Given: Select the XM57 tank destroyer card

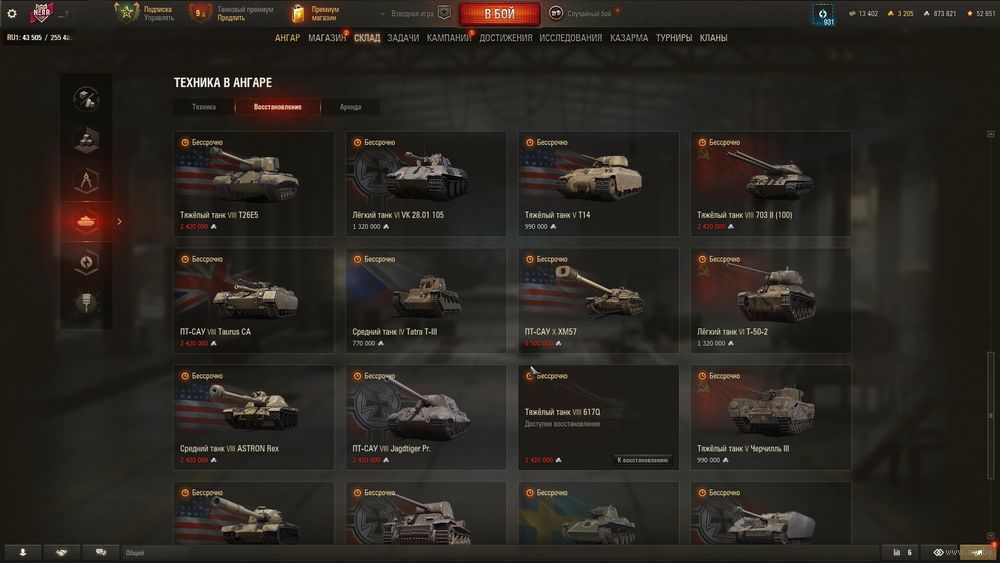Looking at the screenshot, I should [x=598, y=300].
